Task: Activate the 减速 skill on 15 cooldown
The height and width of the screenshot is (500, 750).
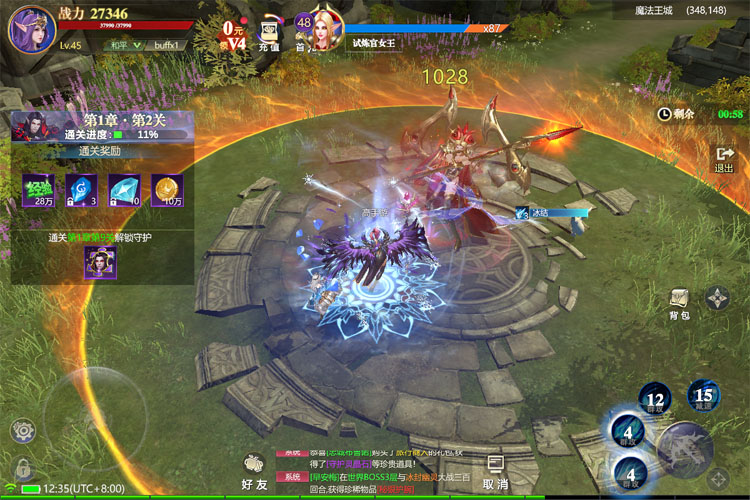Action: [704, 396]
